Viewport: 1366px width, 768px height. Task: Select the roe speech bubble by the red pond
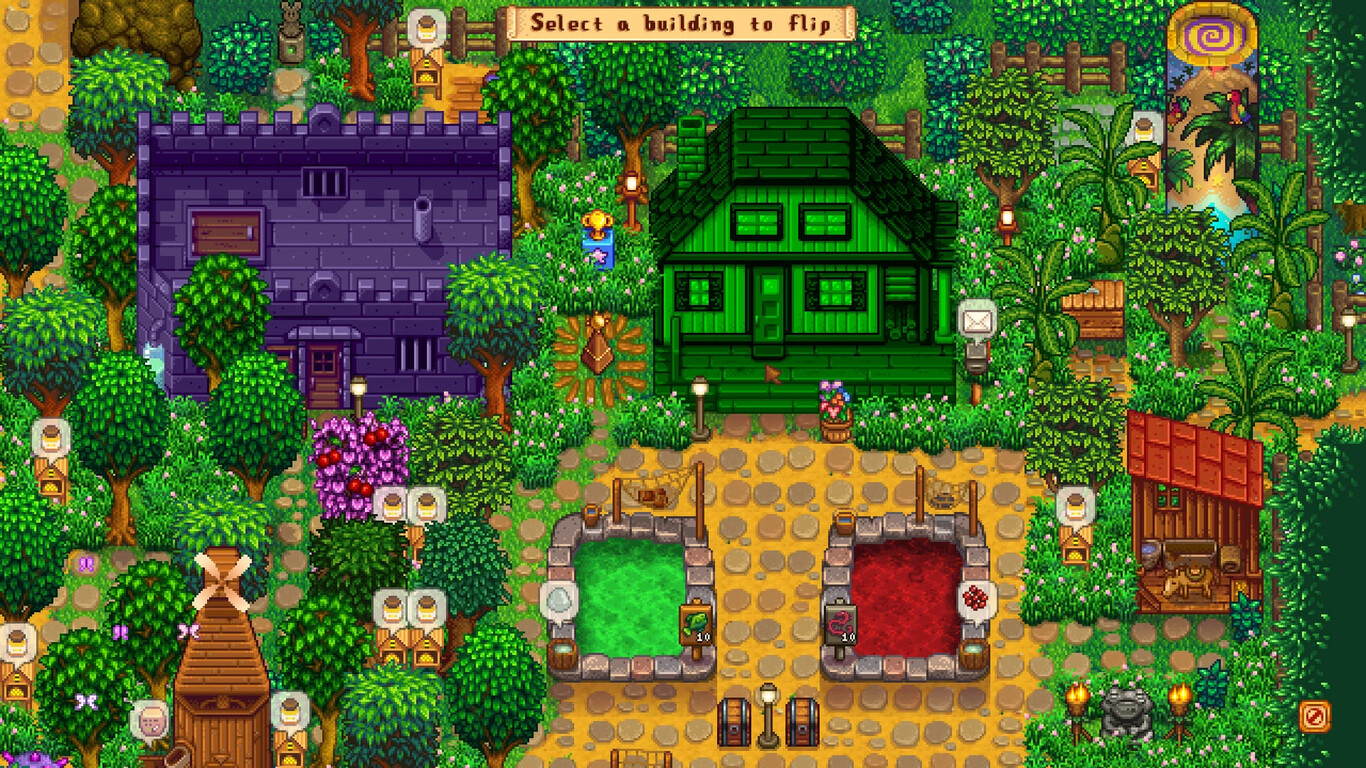pyautogui.click(x=975, y=597)
